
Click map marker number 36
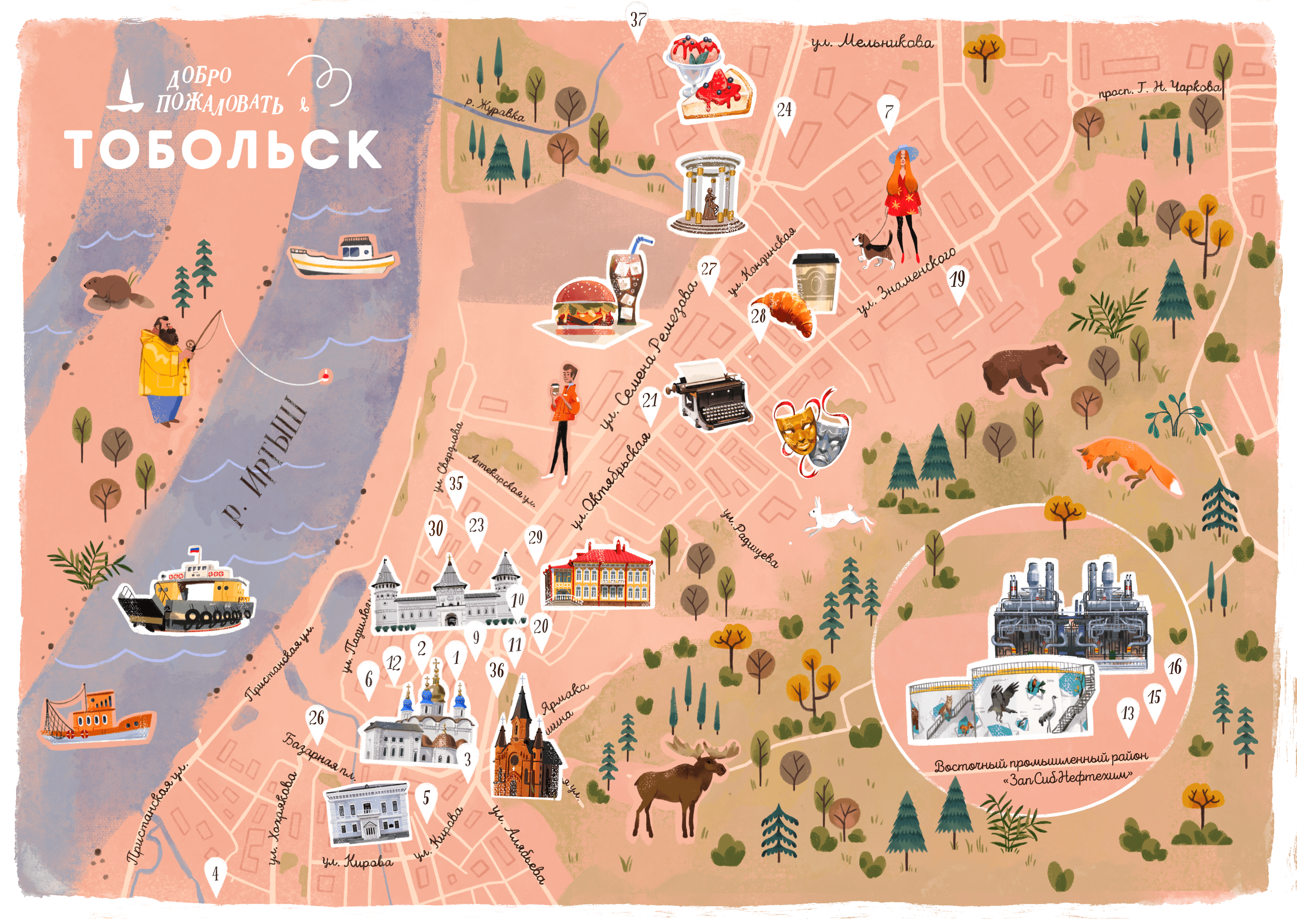tap(497, 674)
